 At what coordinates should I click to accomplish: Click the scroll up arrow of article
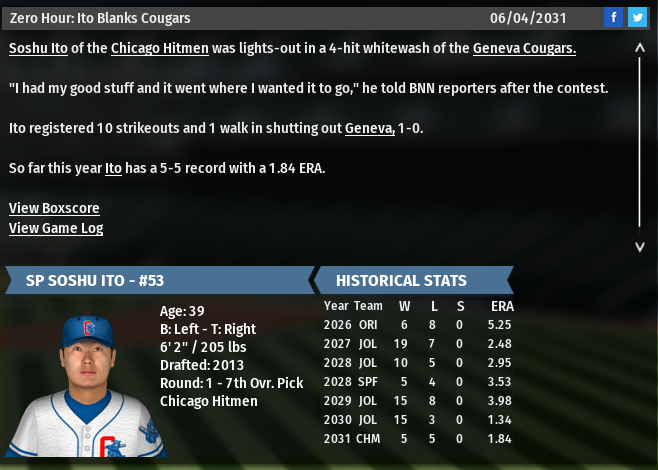(640, 47)
